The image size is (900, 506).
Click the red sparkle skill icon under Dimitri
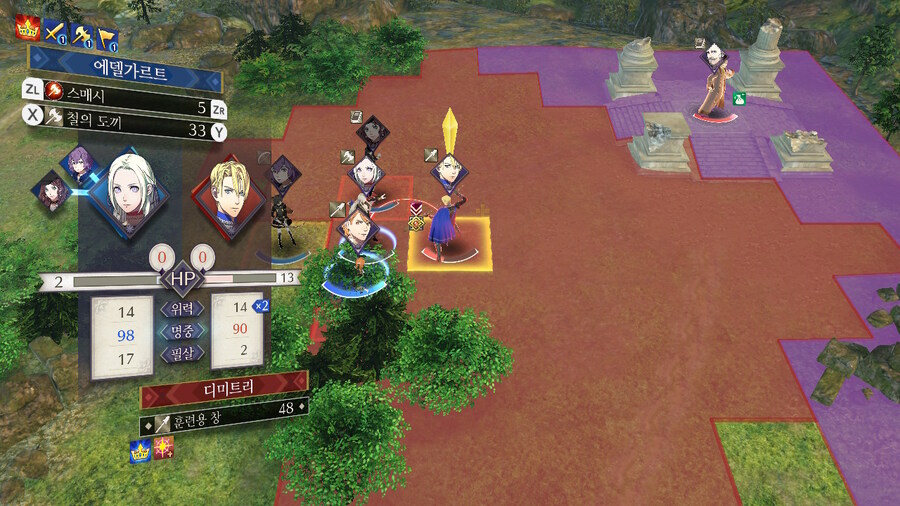pyautogui.click(x=162, y=452)
